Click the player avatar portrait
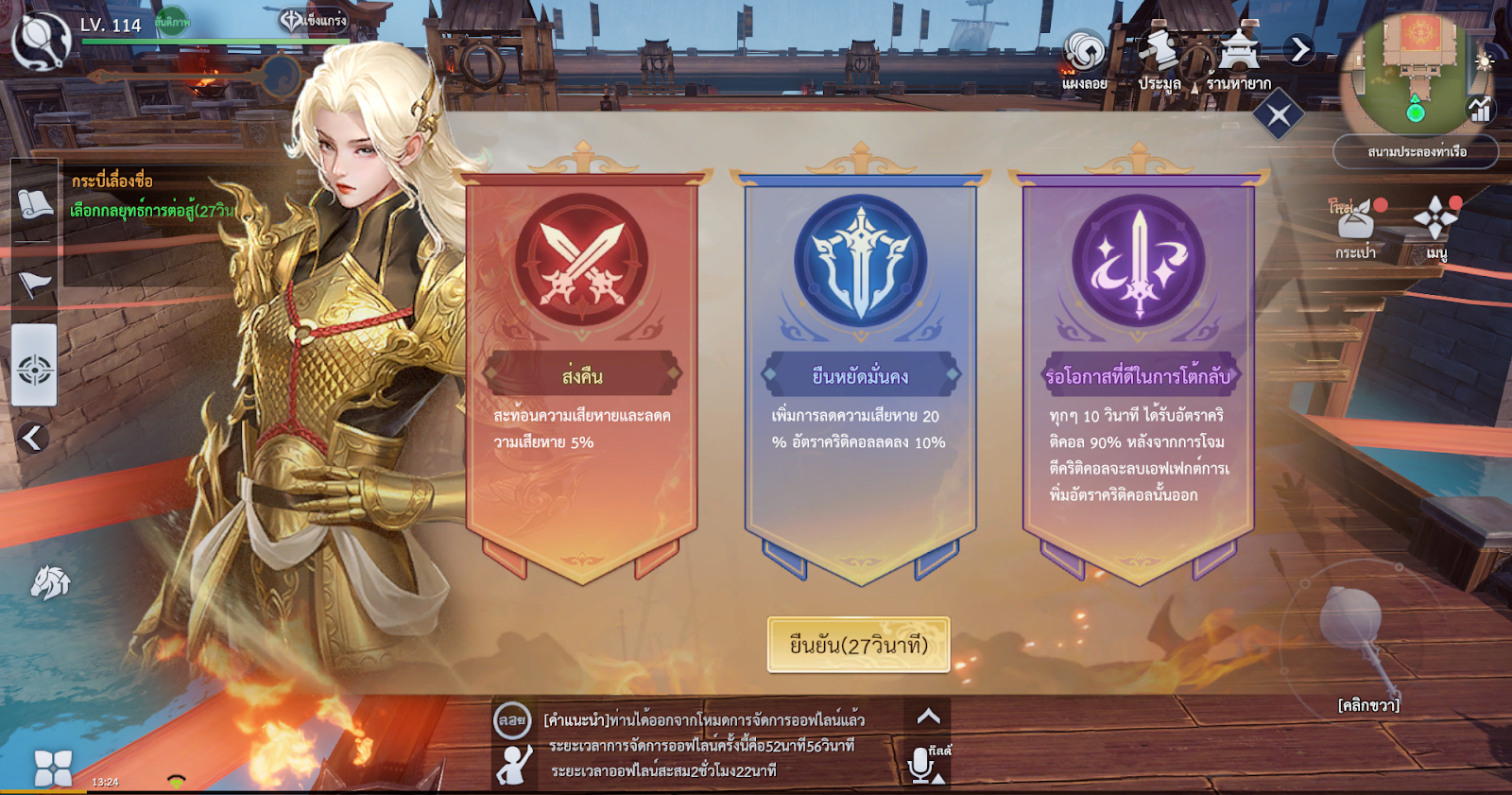Viewport: 1512px width, 795px height. (x=40, y=40)
